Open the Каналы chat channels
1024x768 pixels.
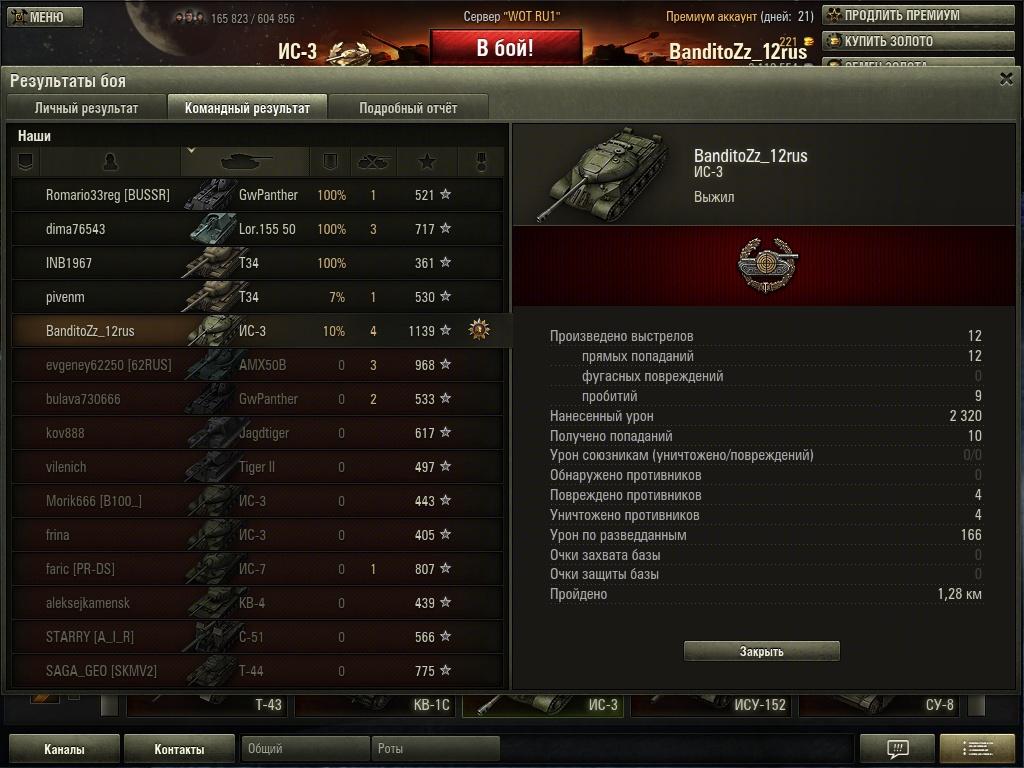[64, 749]
